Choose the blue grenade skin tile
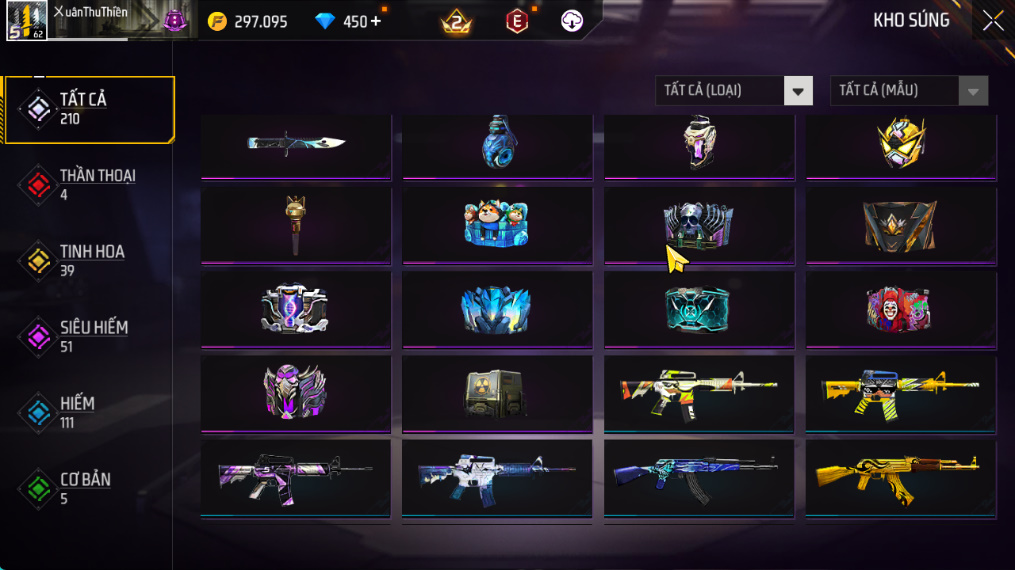 coord(497,143)
